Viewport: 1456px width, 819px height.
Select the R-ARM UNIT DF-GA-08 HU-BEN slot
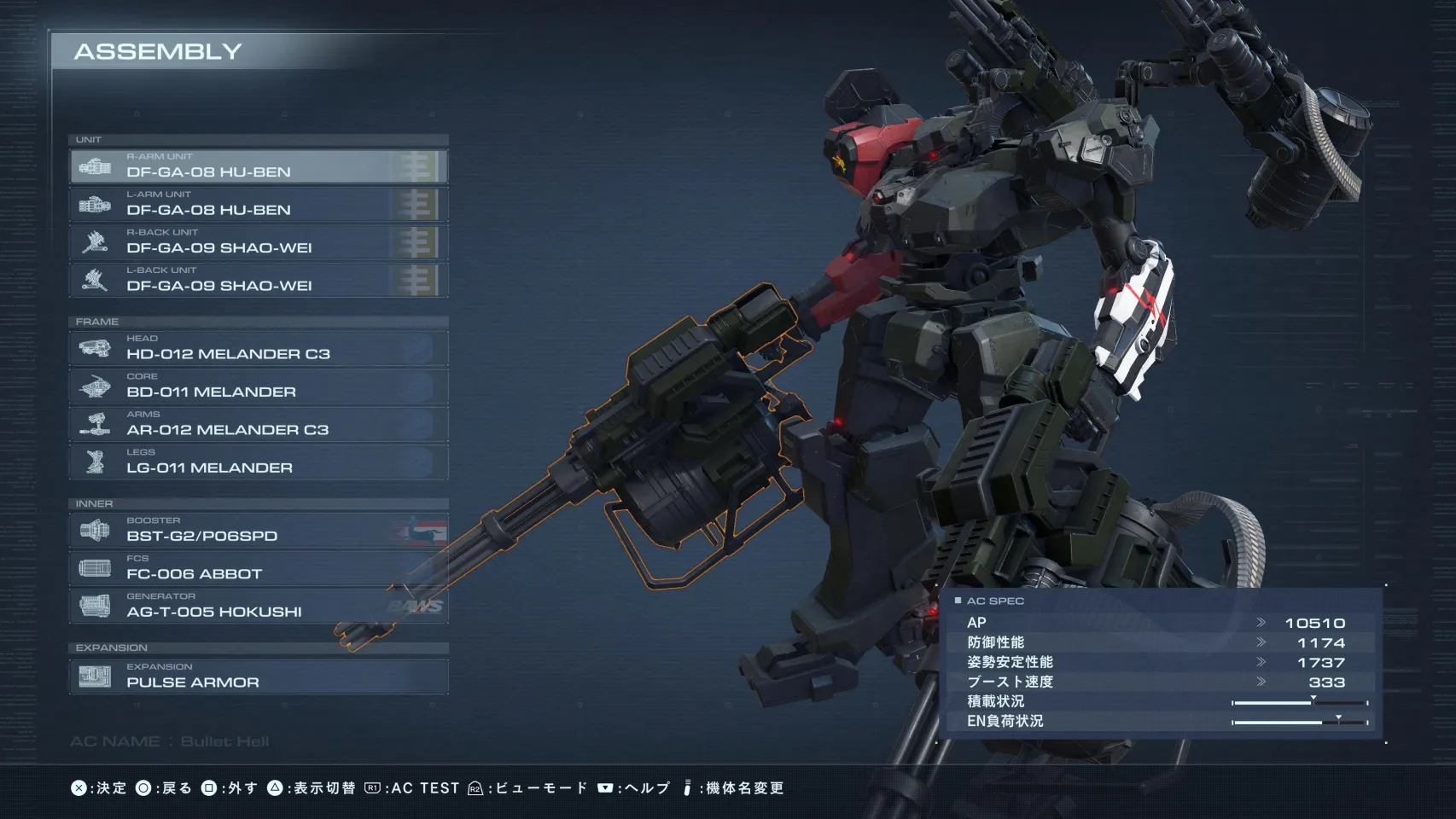[x=259, y=166]
